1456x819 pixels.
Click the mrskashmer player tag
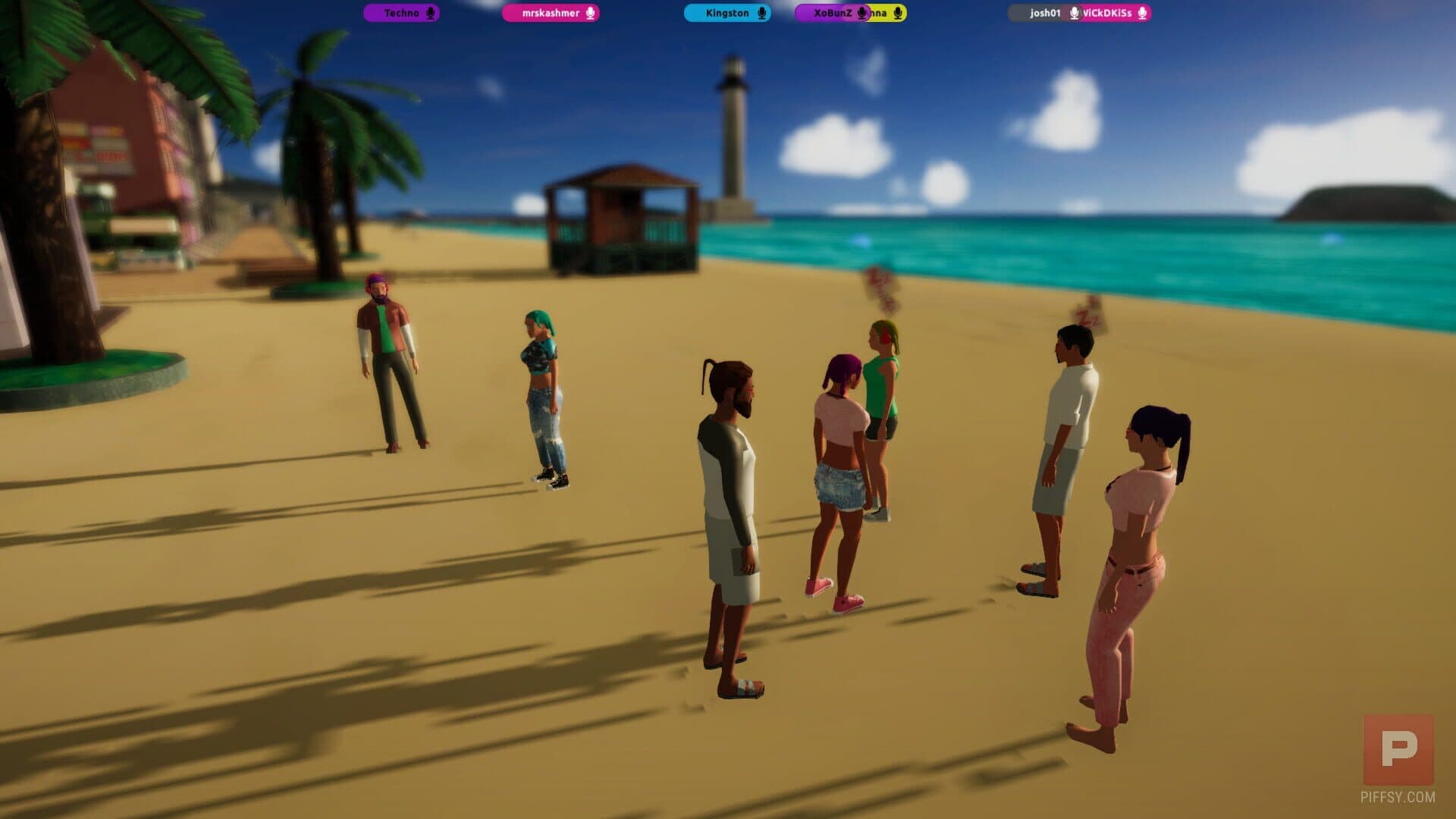point(551,13)
